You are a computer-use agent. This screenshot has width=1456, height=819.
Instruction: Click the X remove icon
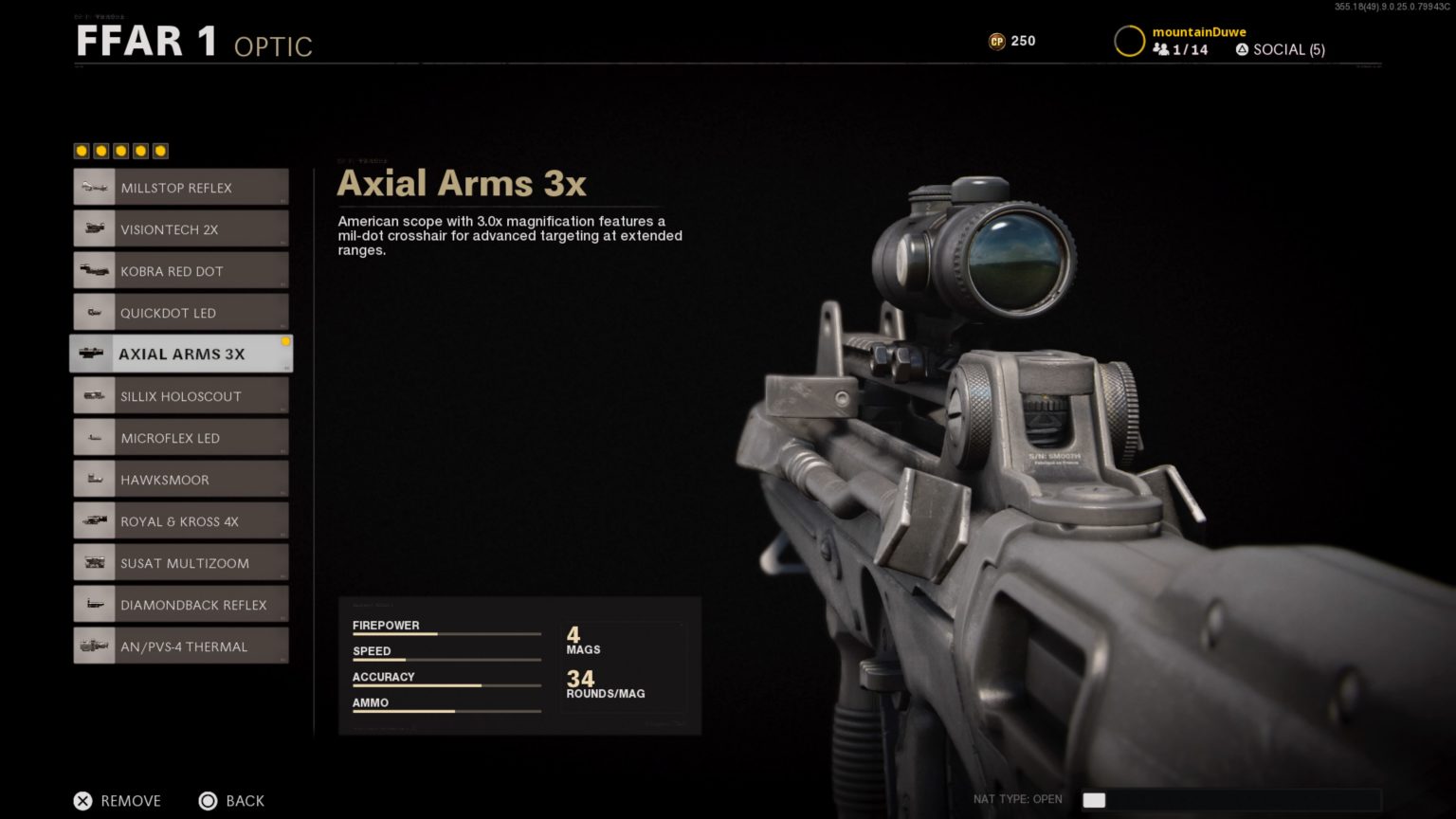click(83, 801)
